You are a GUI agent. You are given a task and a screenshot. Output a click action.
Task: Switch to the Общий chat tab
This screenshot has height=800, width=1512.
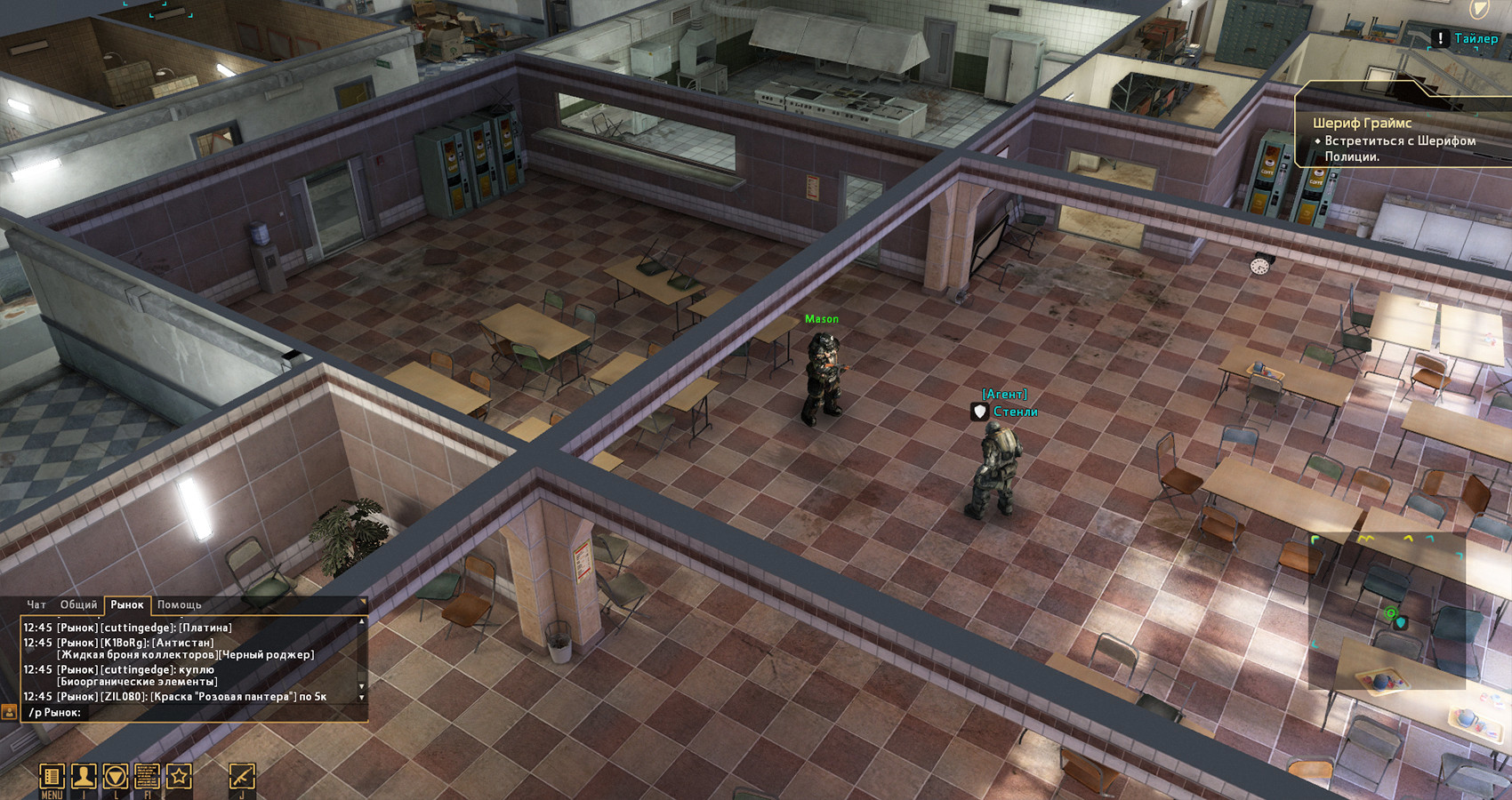coord(78,604)
